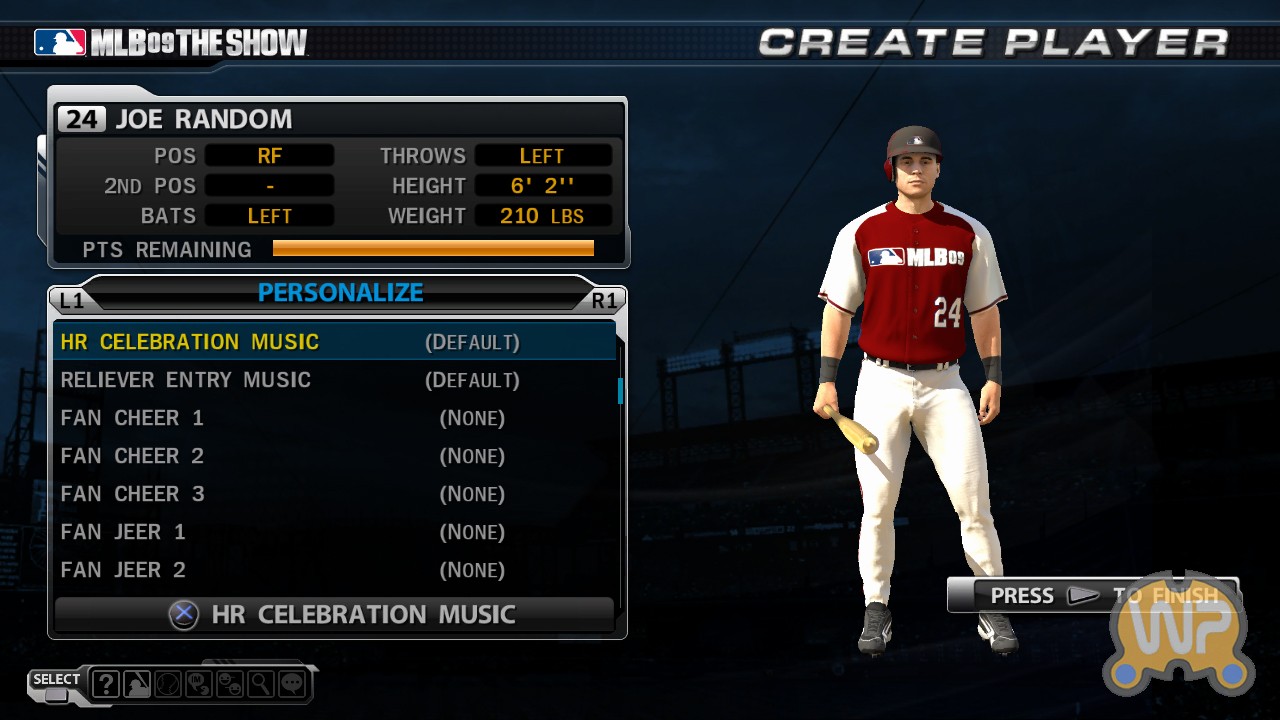Open the question mark help icon

click(106, 684)
